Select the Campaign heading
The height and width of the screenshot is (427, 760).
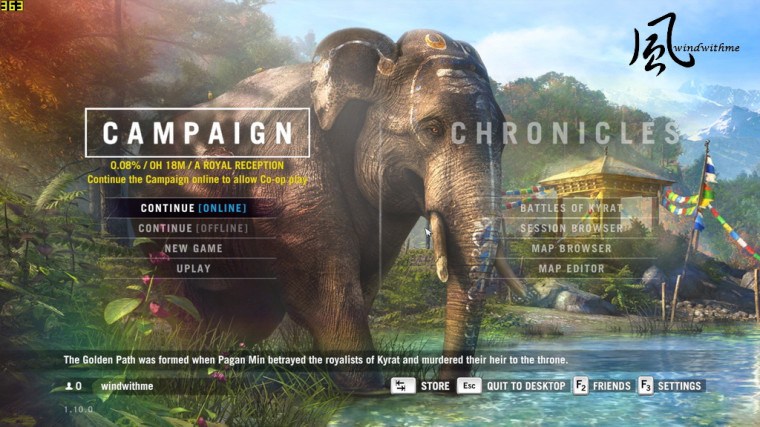(x=197, y=133)
